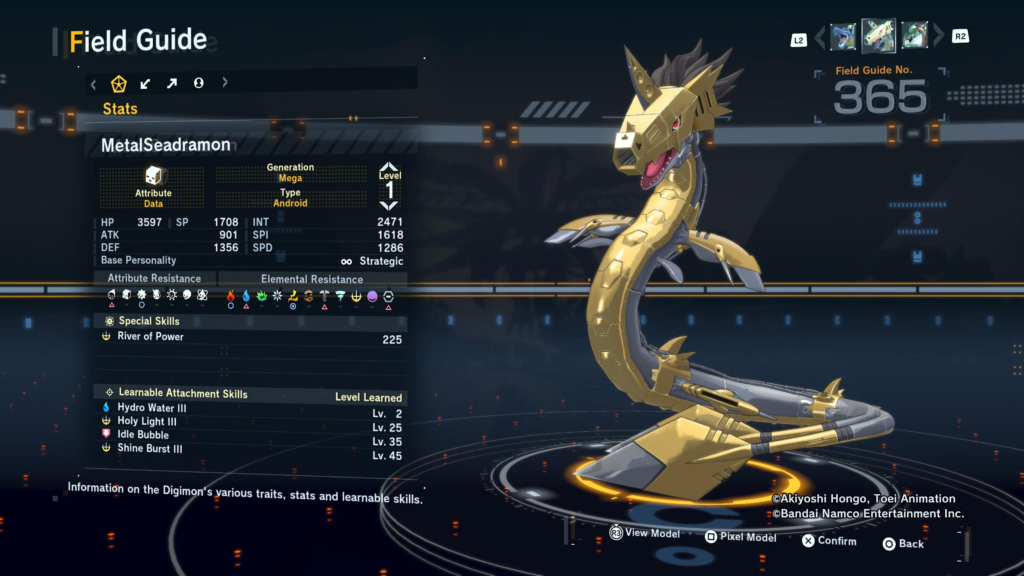The image size is (1024, 576).
Task: Increase the level with the up arrow
Action: pyautogui.click(x=388, y=169)
